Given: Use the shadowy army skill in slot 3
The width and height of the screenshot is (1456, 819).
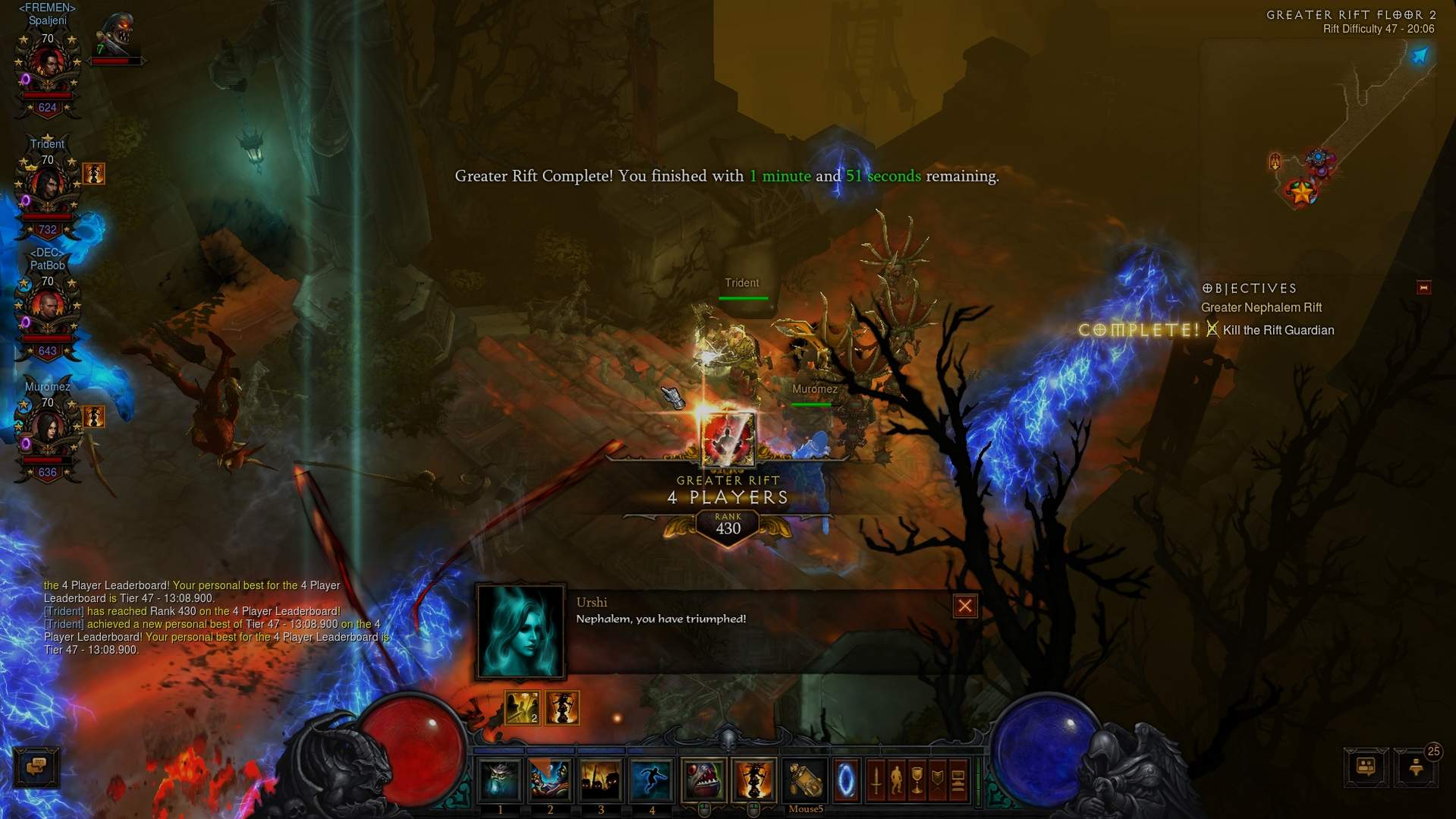Looking at the screenshot, I should pyautogui.click(x=601, y=780).
